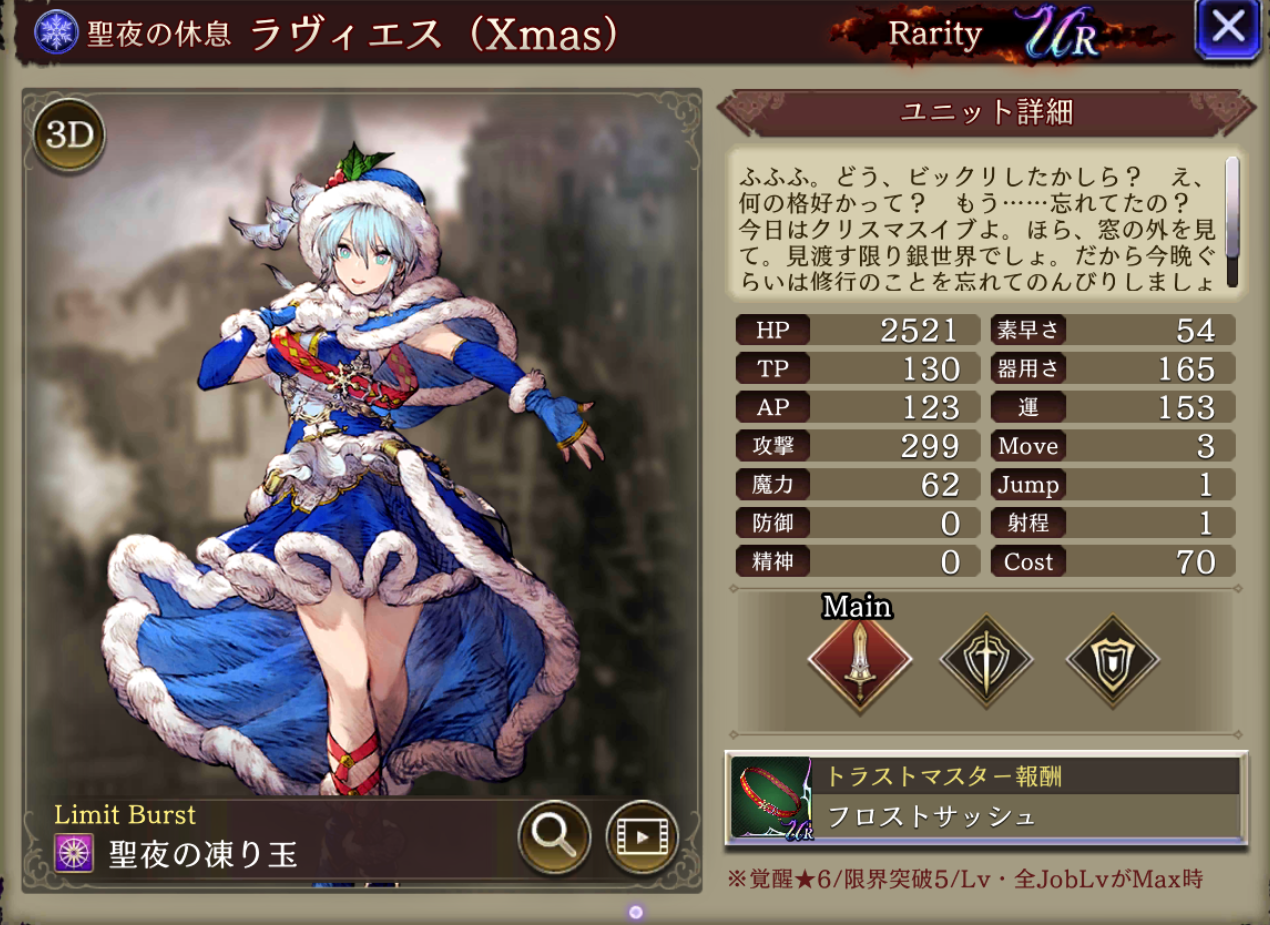
Task: Toggle the 3D model view
Action: point(69,136)
